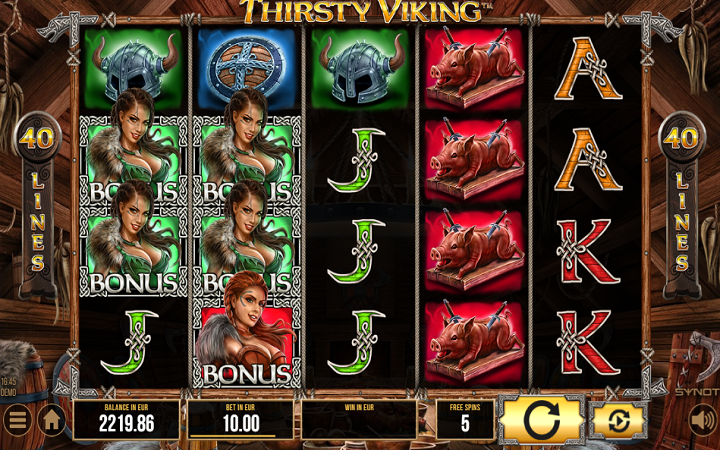Activate the autoplay button
The height and width of the screenshot is (450, 720).
coord(619,420)
